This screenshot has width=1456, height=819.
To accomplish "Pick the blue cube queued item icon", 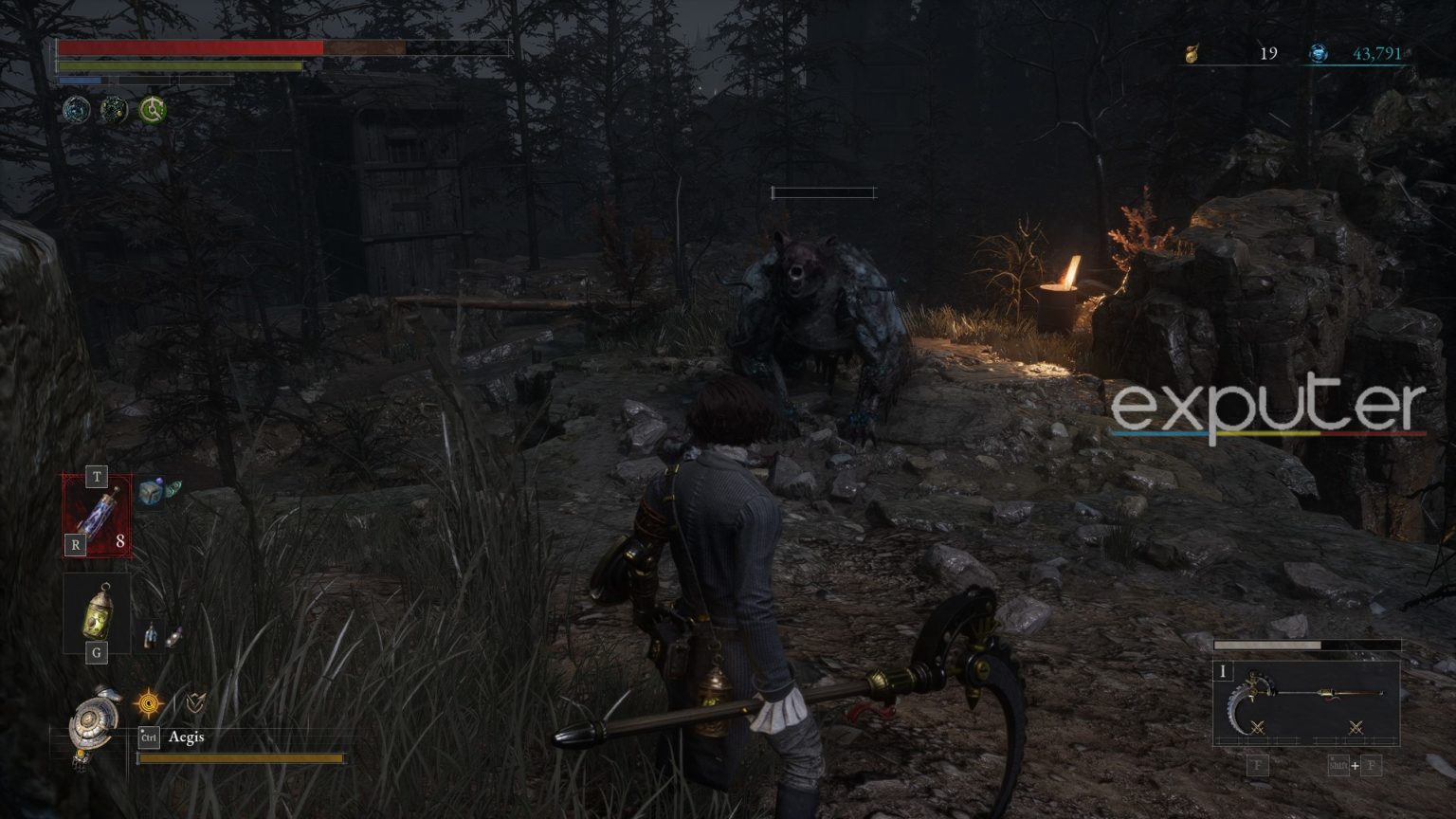I will point(150,492).
